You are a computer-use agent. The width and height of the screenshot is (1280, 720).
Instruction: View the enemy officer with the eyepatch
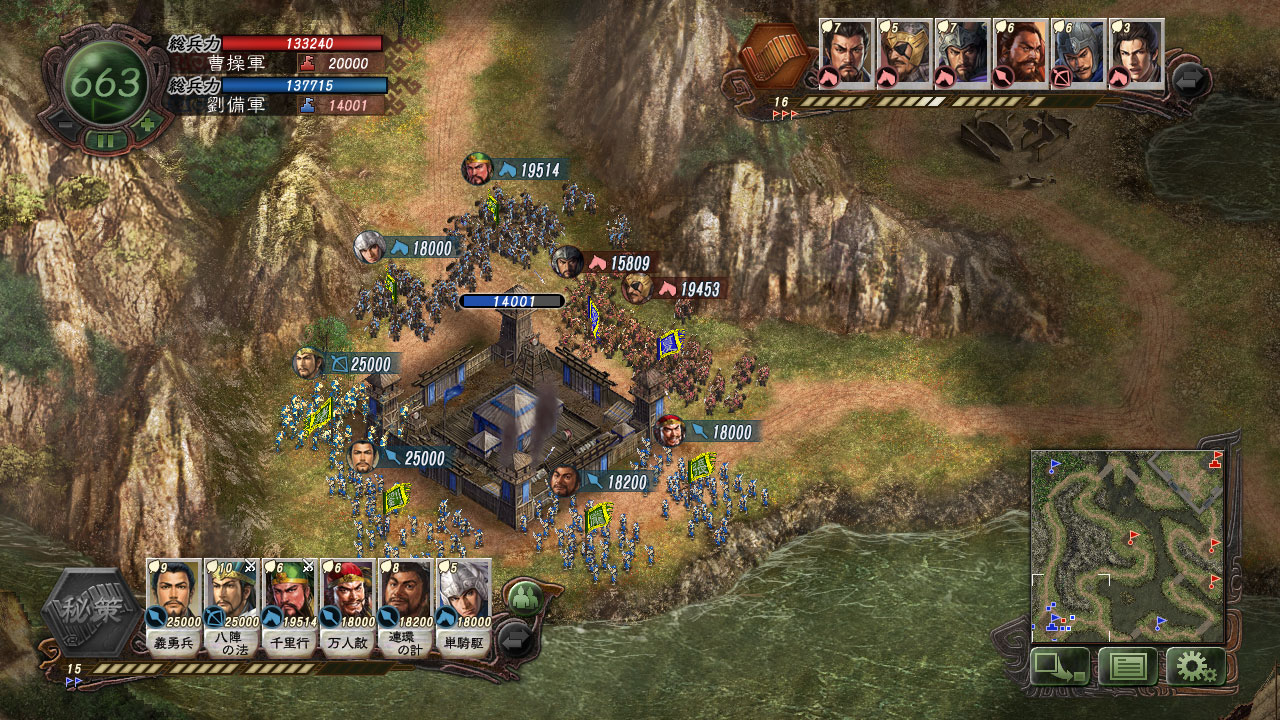[x=905, y=54]
